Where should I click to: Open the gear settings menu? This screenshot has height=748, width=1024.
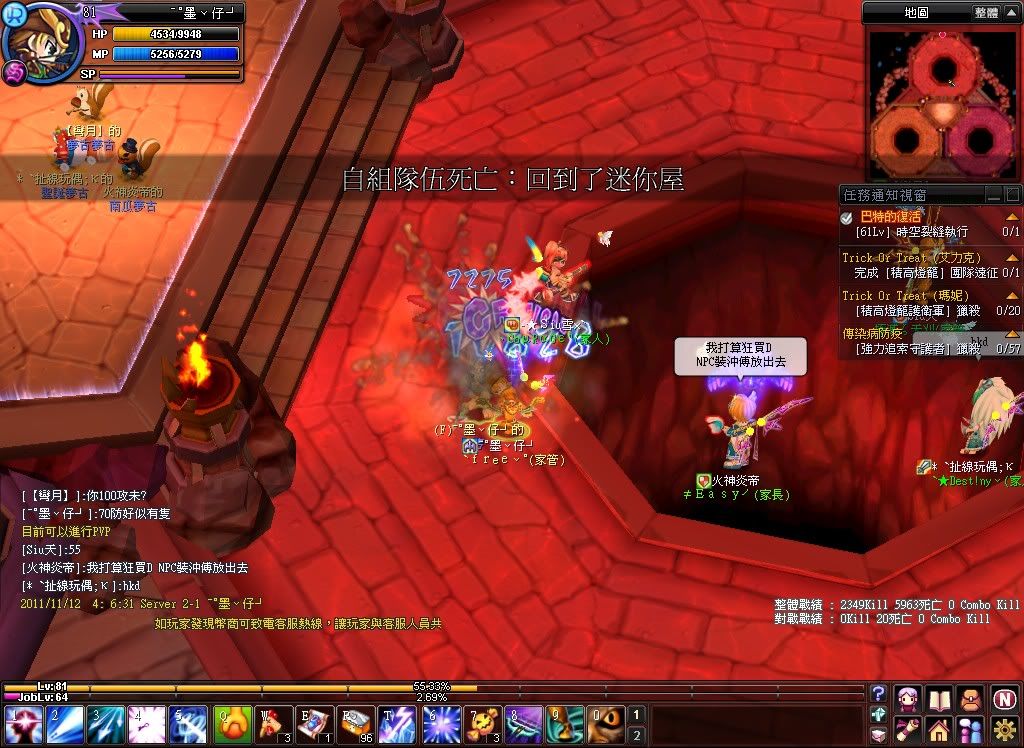[1005, 728]
